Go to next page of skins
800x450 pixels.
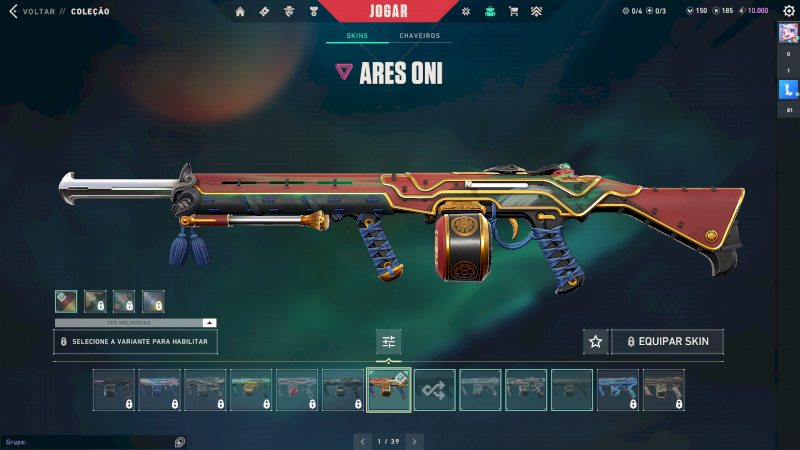click(x=414, y=440)
